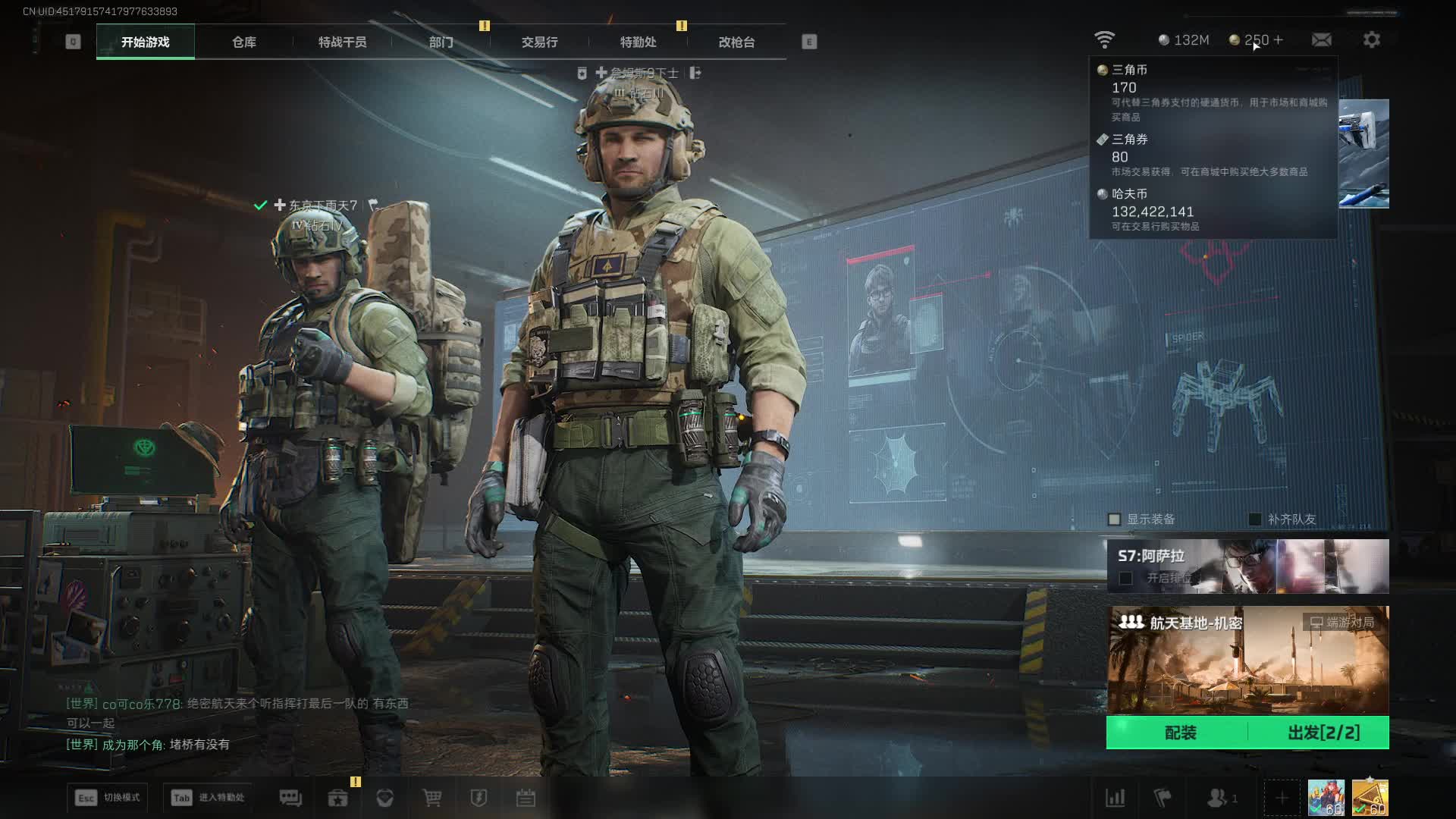Image resolution: width=1456 pixels, height=819 pixels.
Task: Open the mail envelope icon
Action: (x=1321, y=39)
